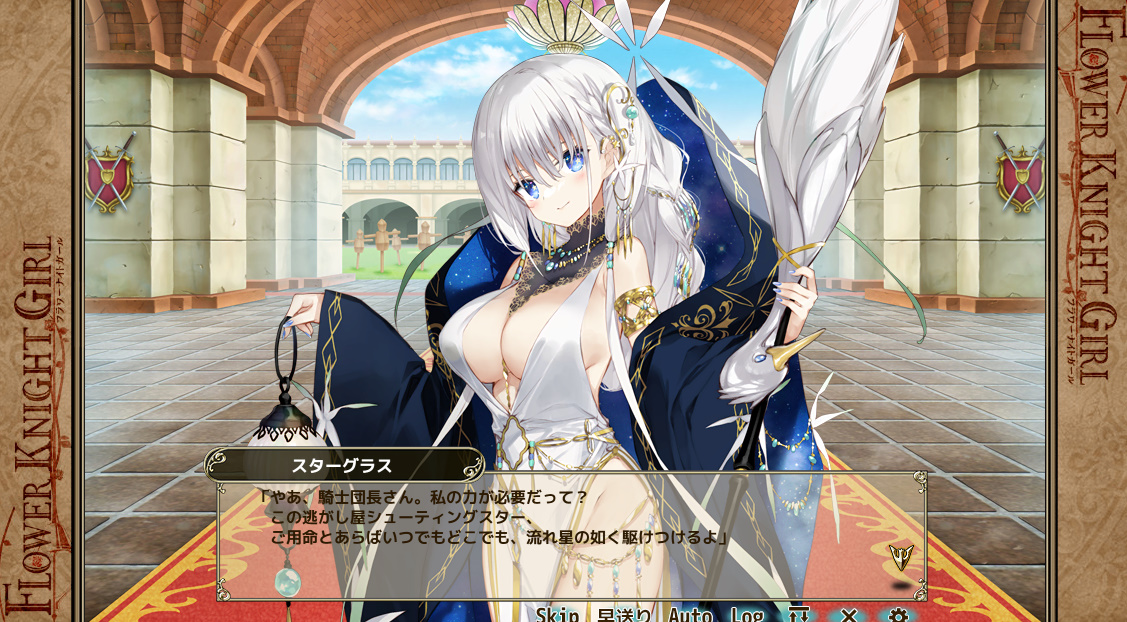Turn on Auto text advance
Screen dimensions: 1127x622
[x=690, y=614]
